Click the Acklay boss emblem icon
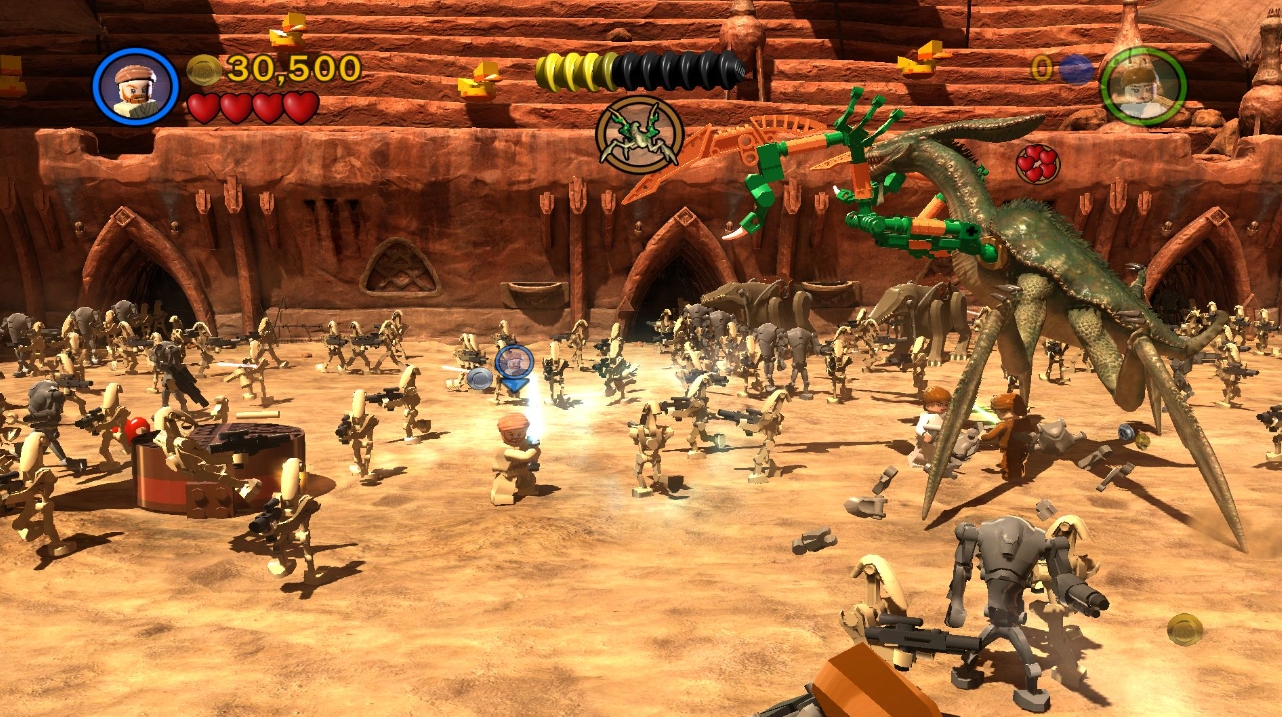The height and width of the screenshot is (717, 1282). tap(640, 135)
